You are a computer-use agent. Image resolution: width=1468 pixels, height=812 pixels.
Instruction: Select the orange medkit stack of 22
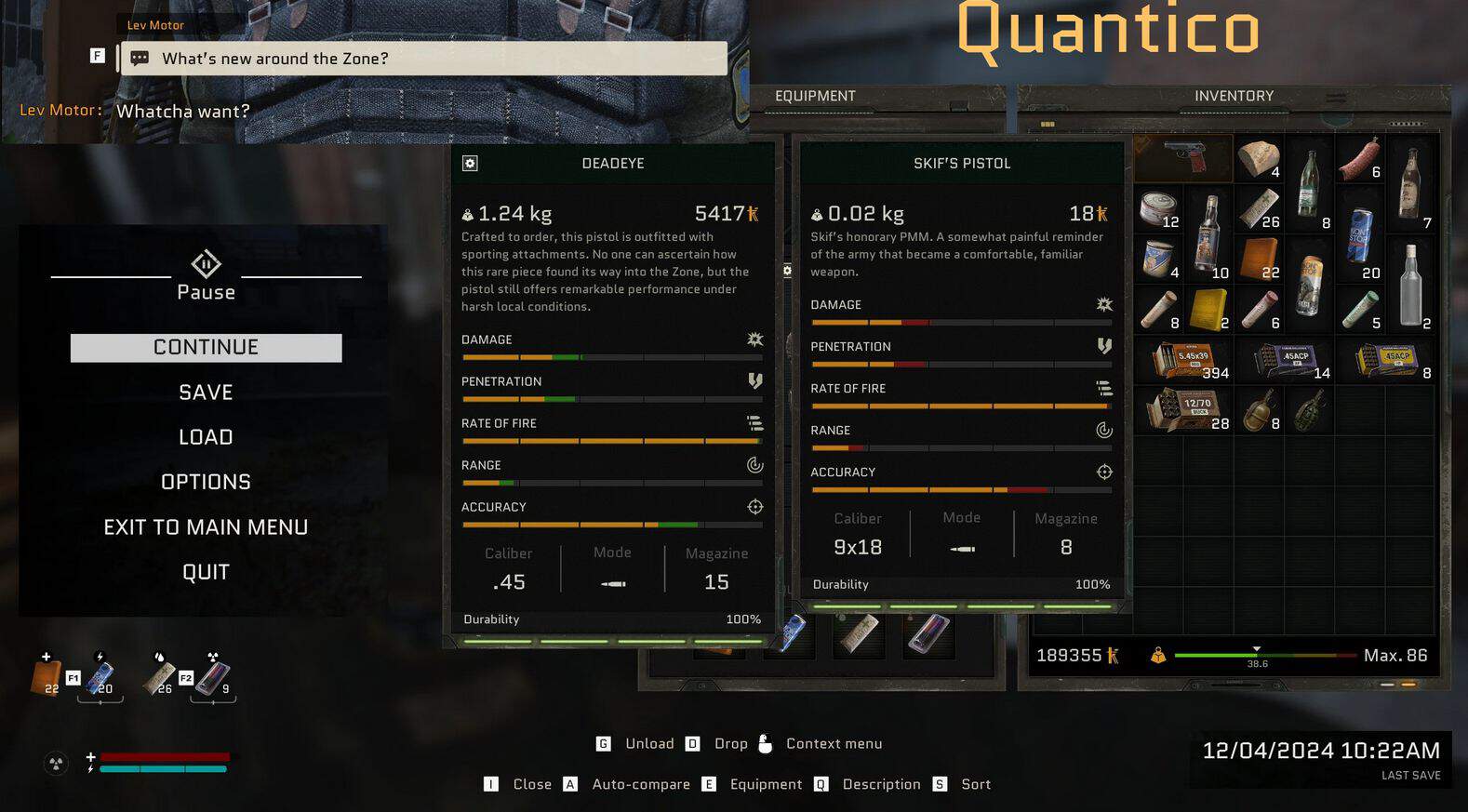tap(1259, 259)
